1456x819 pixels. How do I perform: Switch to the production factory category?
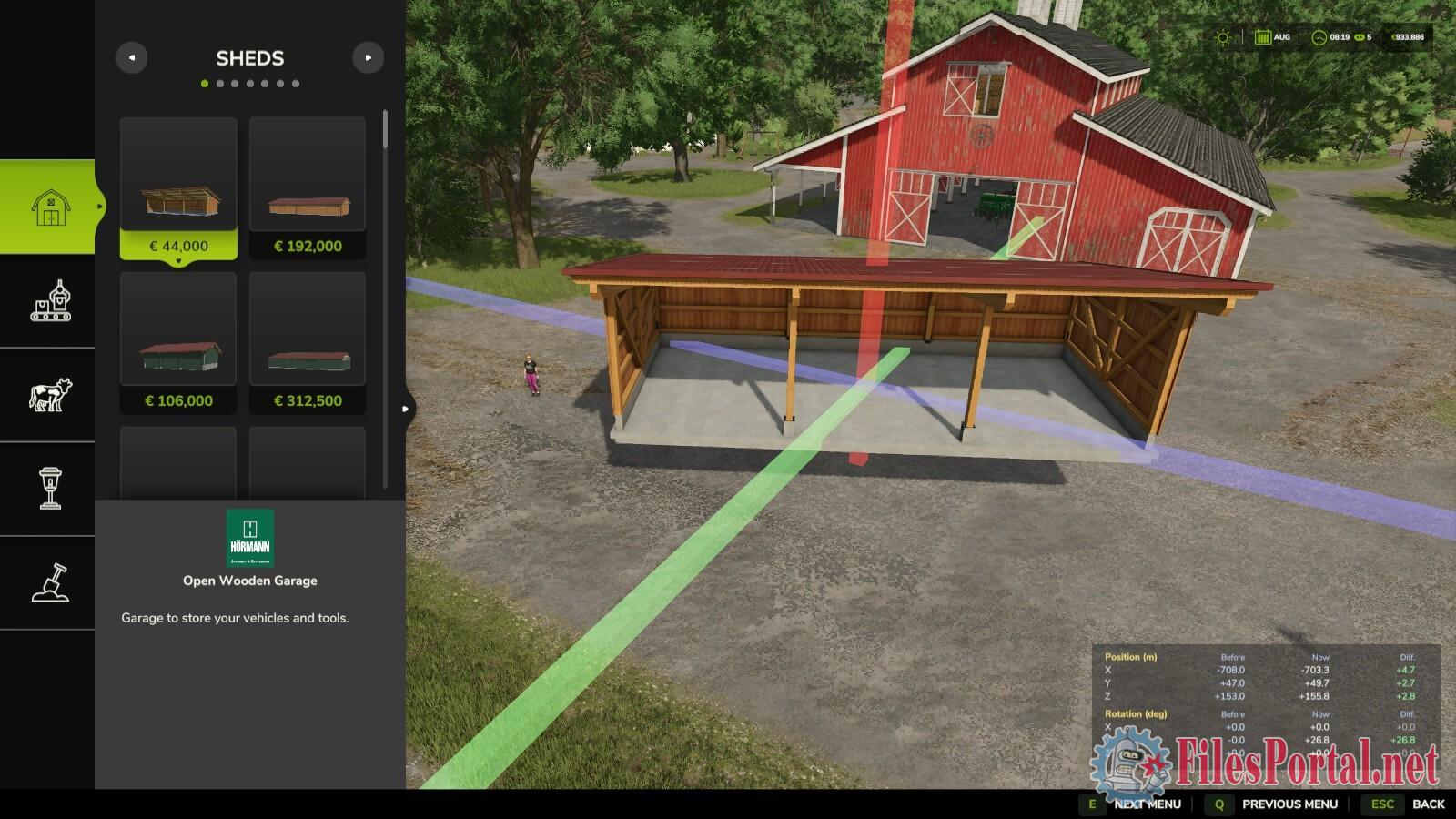click(50, 301)
